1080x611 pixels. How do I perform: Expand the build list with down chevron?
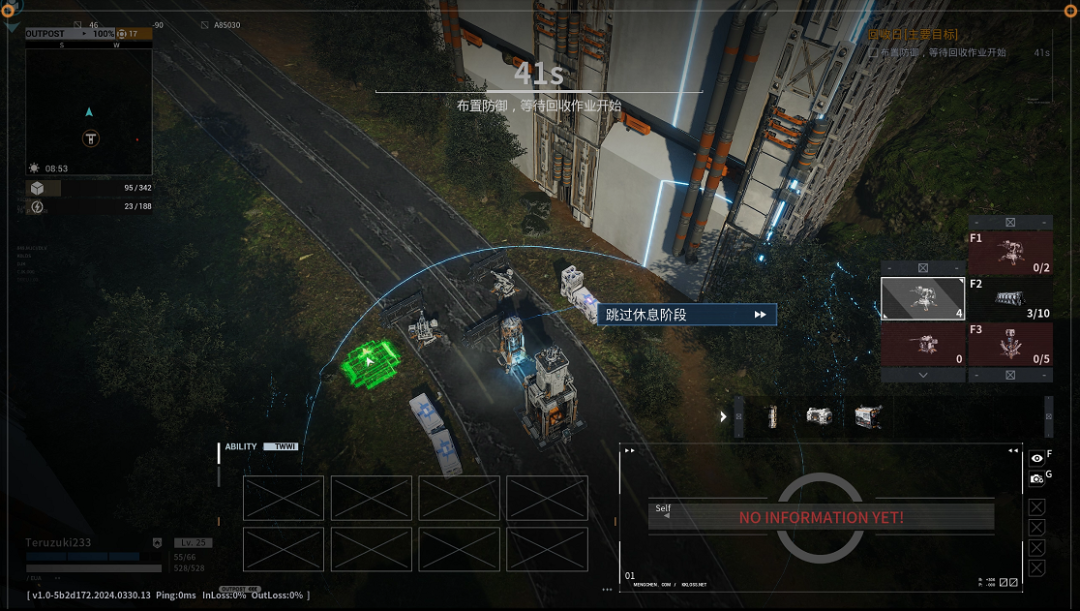tap(922, 375)
